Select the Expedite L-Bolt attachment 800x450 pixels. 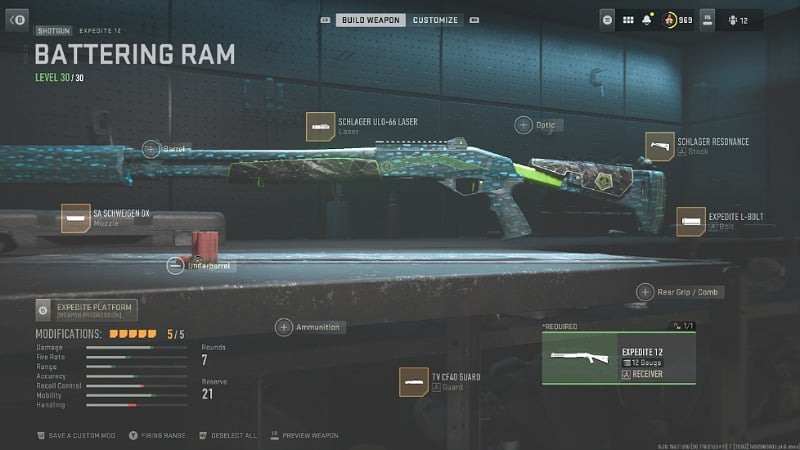click(691, 221)
